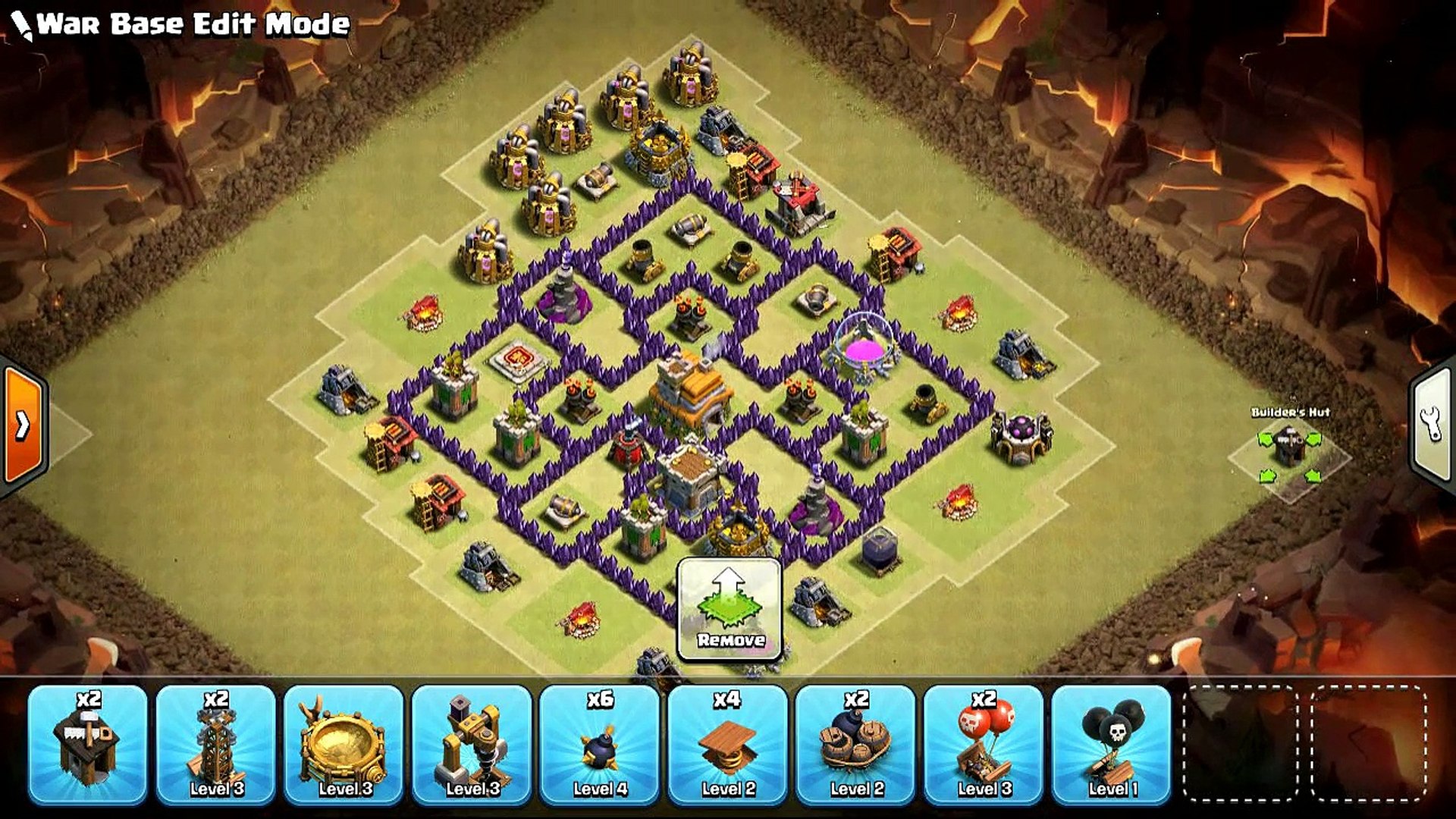Choose the Gold Storage level 3 slot
1456x819 pixels.
[x=344, y=743]
